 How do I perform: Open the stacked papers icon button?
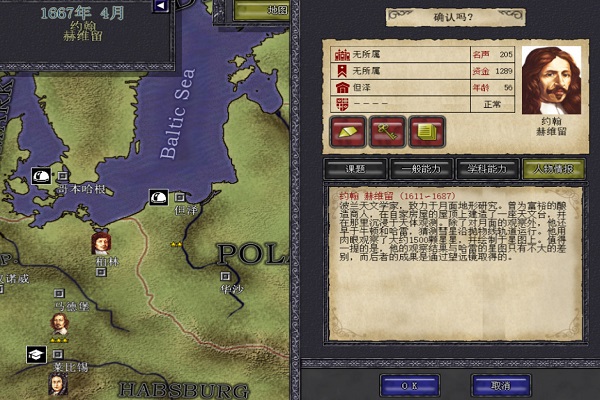point(426,130)
